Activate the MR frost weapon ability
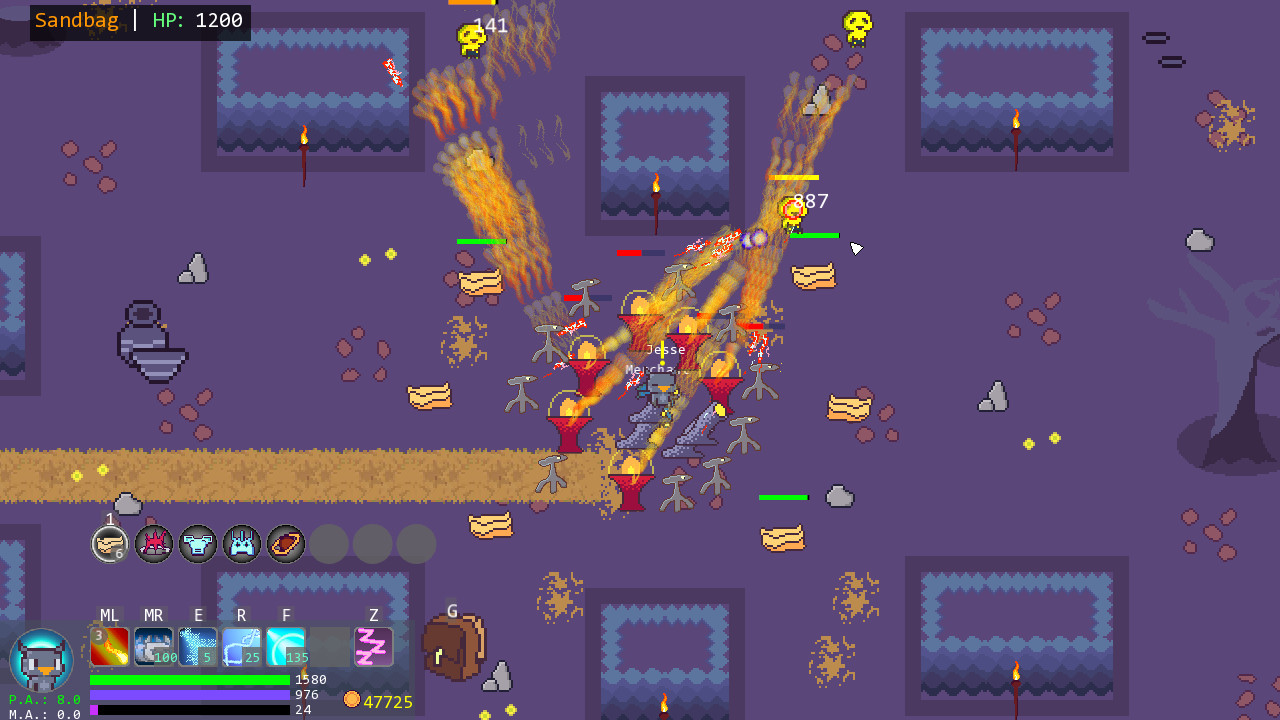 154,646
